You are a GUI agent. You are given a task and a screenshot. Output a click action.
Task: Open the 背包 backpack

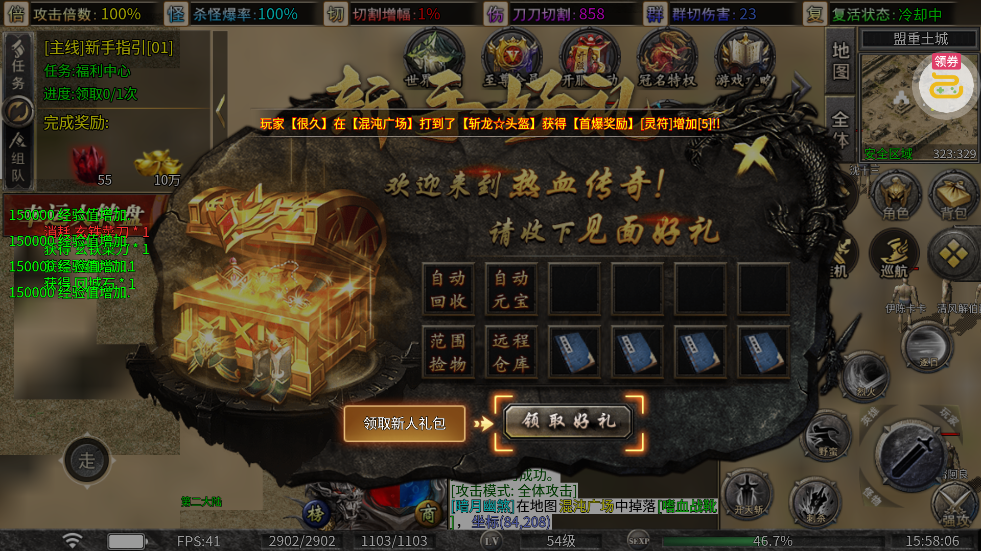click(952, 195)
